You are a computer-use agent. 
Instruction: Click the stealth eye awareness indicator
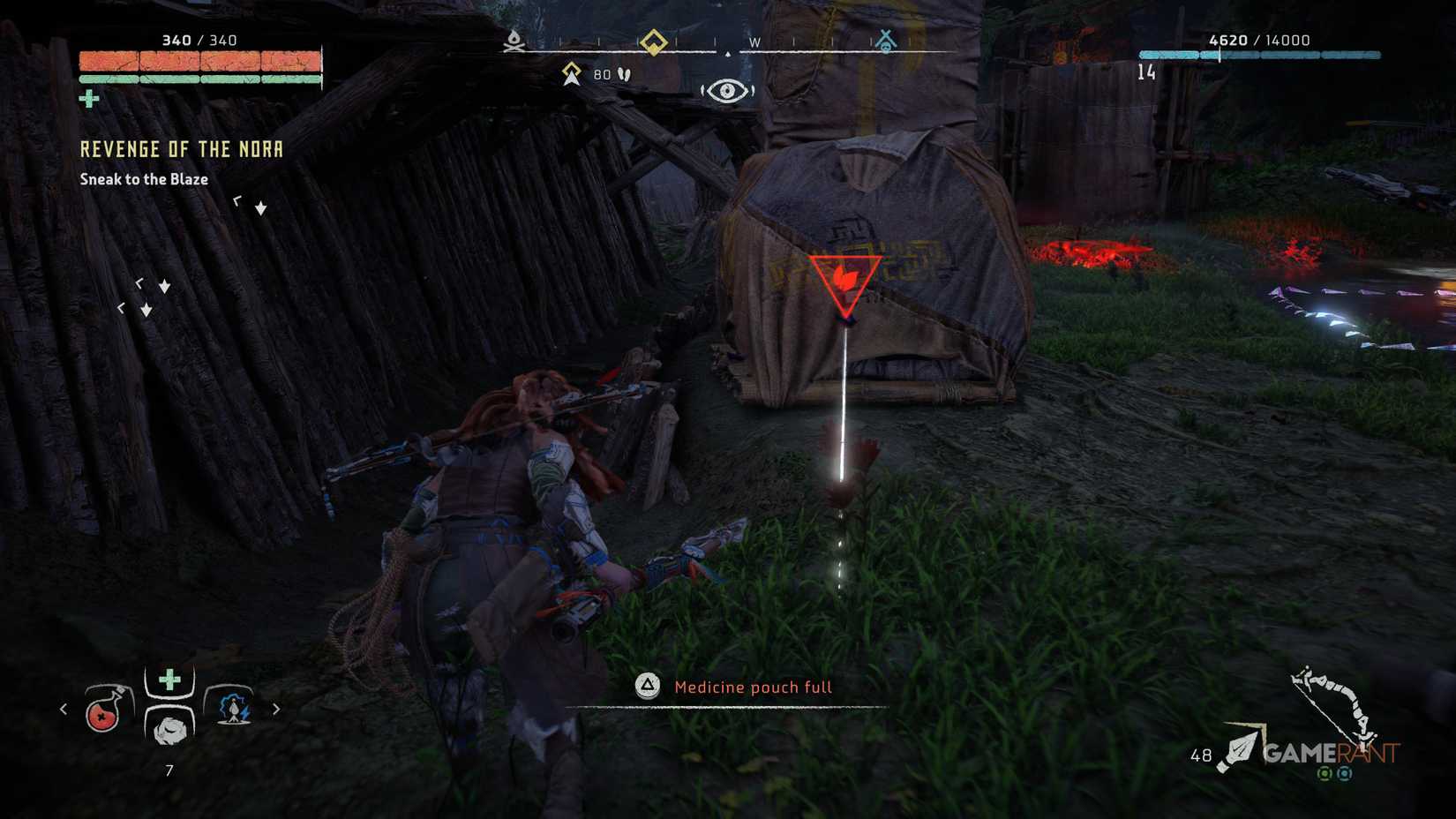pyautogui.click(x=729, y=91)
